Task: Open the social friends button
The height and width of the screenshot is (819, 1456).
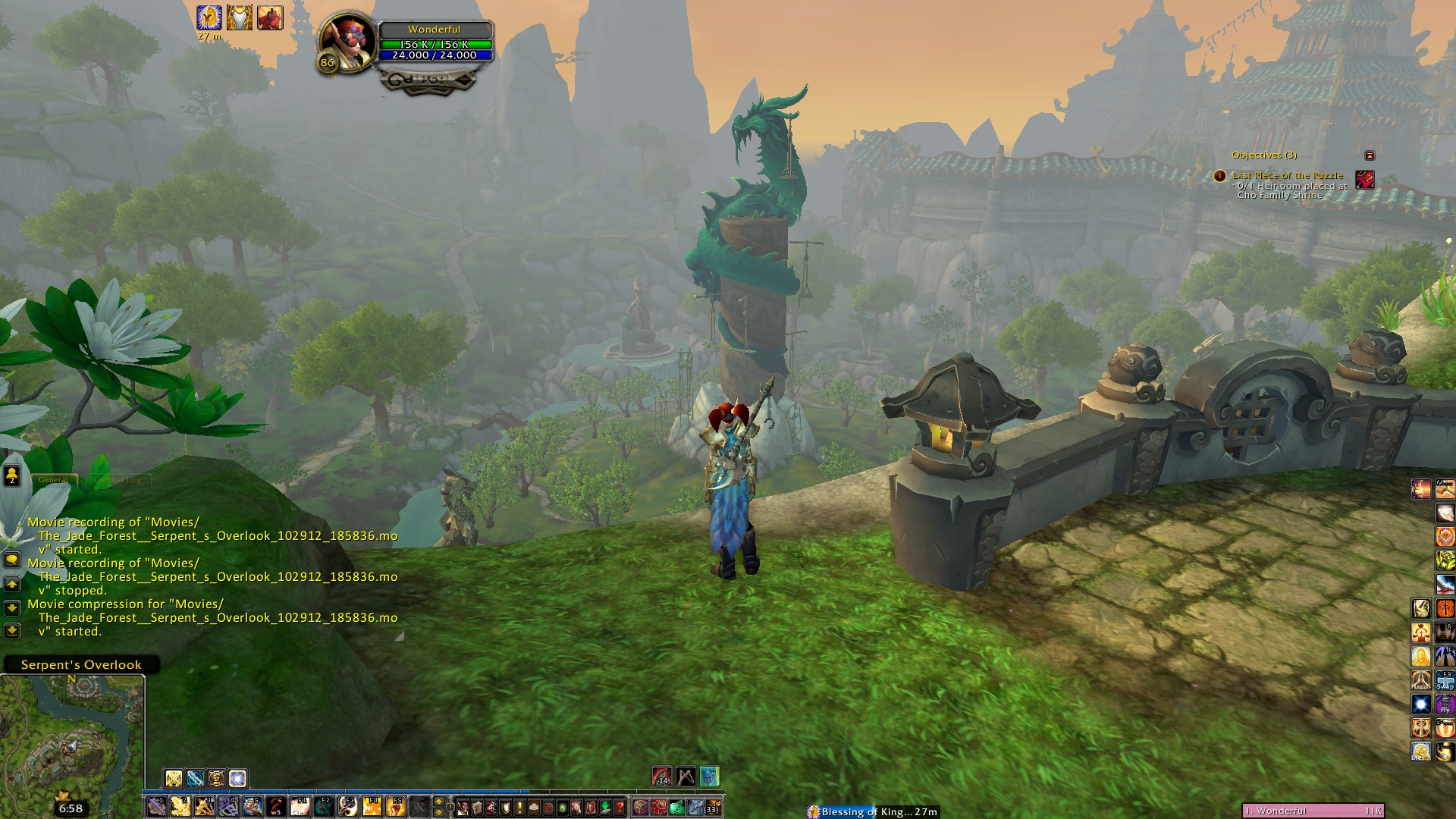Action: (x=12, y=475)
